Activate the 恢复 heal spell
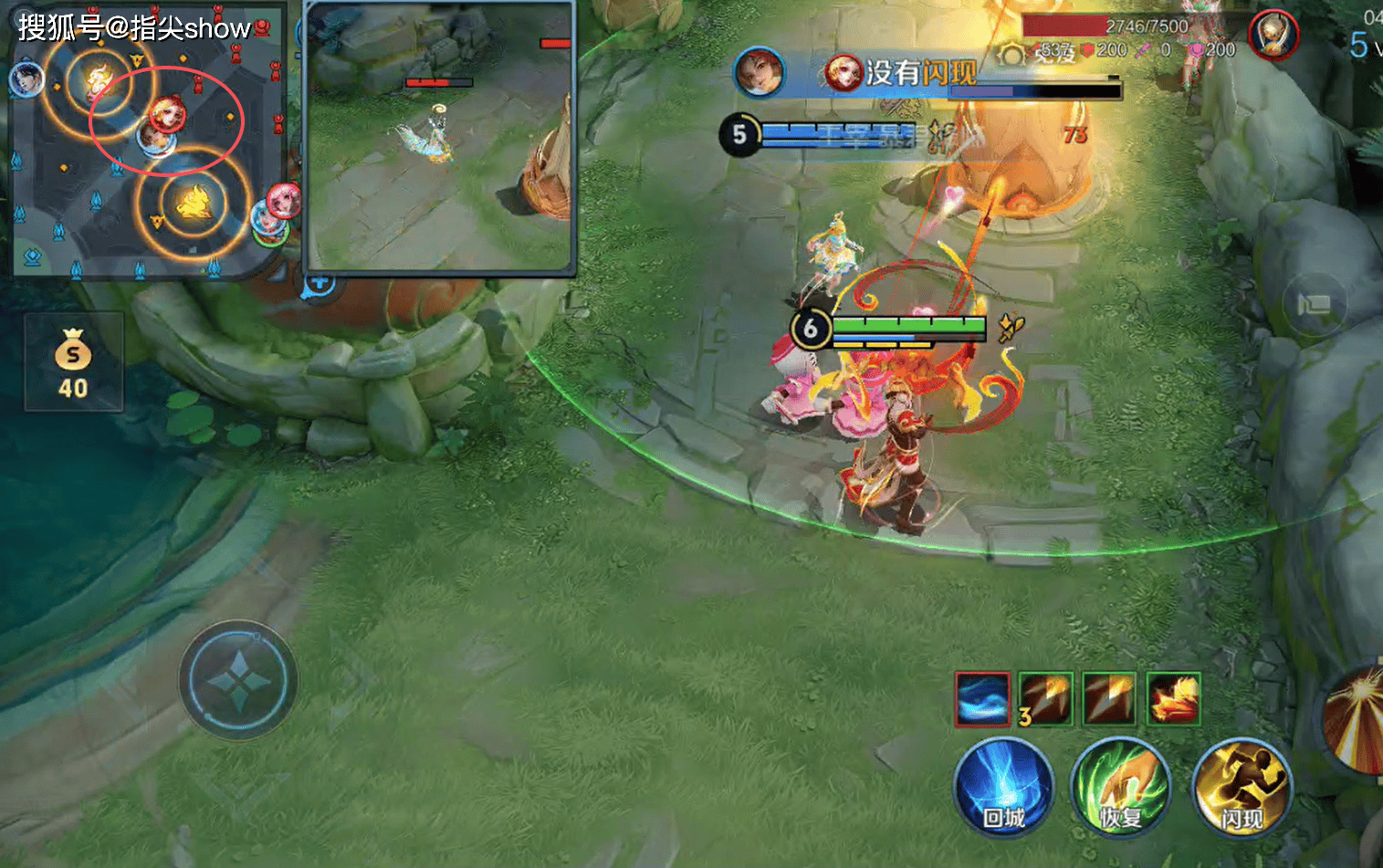This screenshot has width=1383, height=868. [1120, 788]
